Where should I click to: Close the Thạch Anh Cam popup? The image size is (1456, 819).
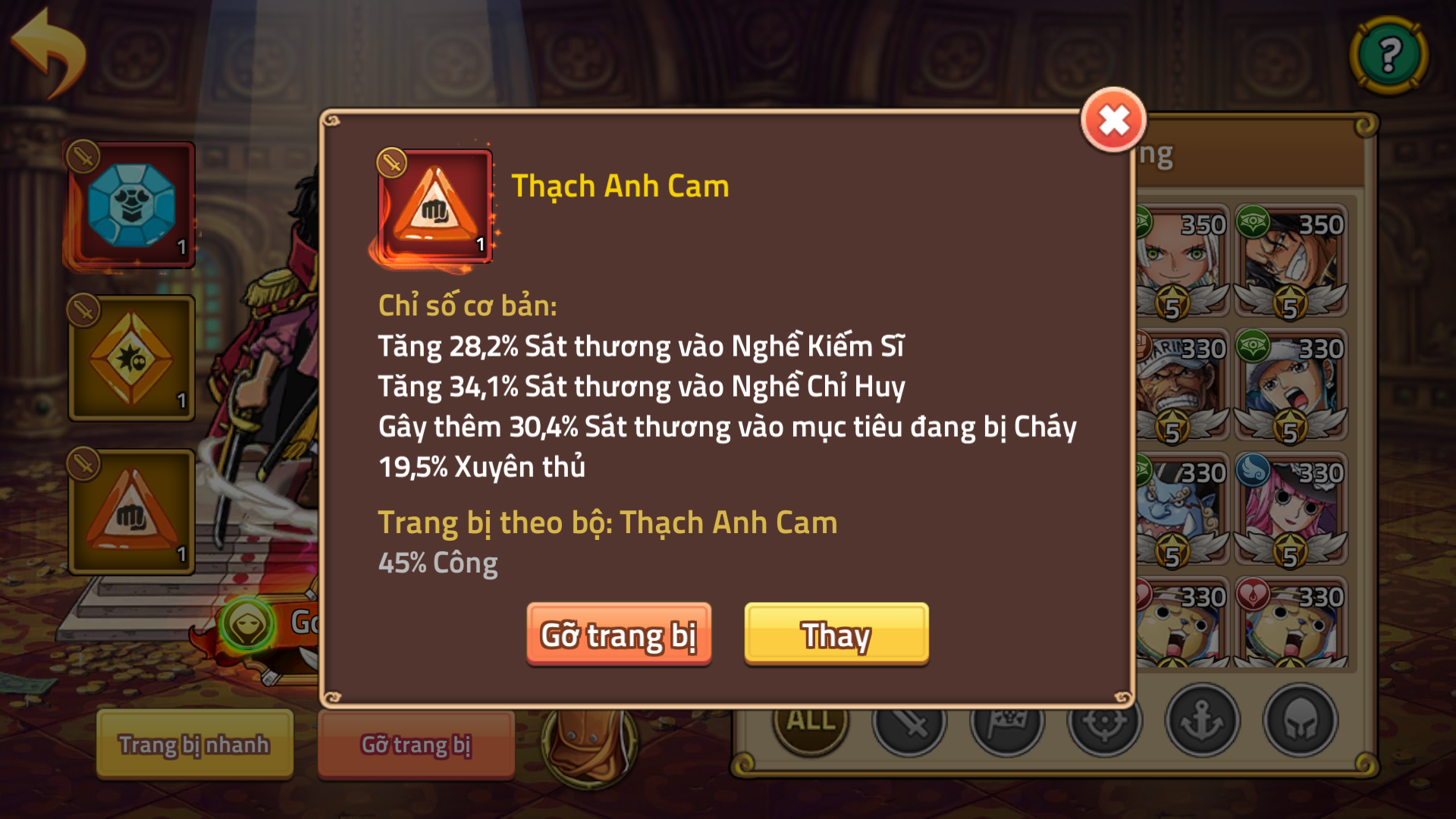click(1112, 121)
